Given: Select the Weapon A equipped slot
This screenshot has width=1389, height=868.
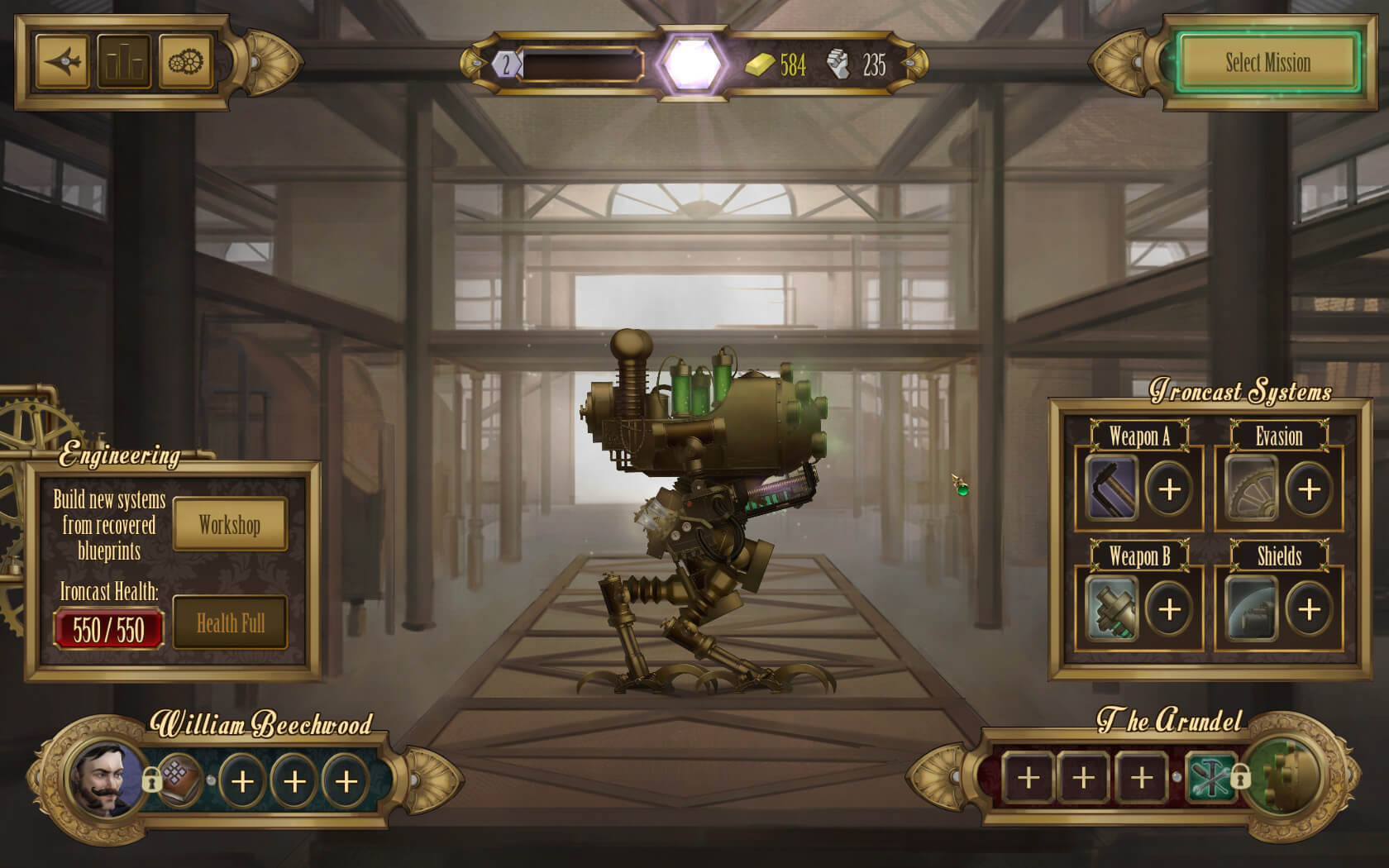Looking at the screenshot, I should click(1111, 489).
